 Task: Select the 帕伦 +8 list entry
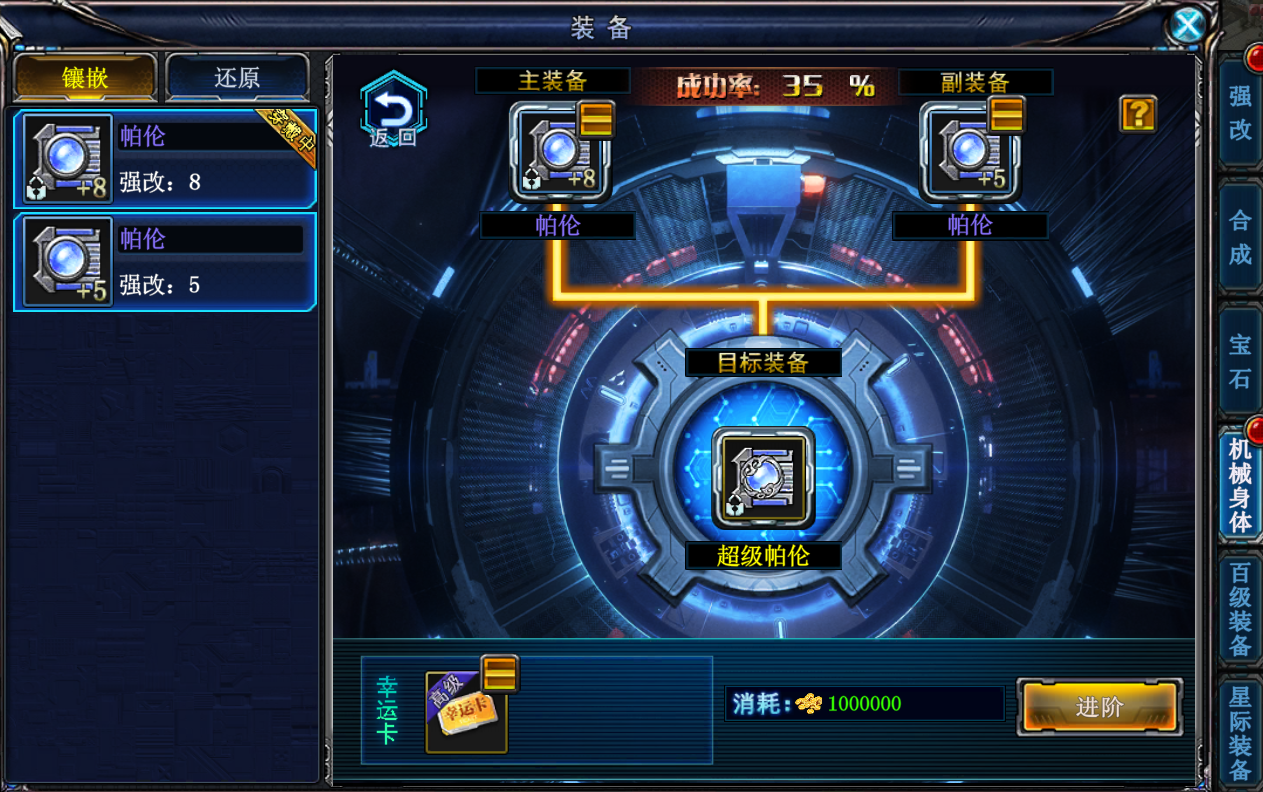(x=165, y=159)
